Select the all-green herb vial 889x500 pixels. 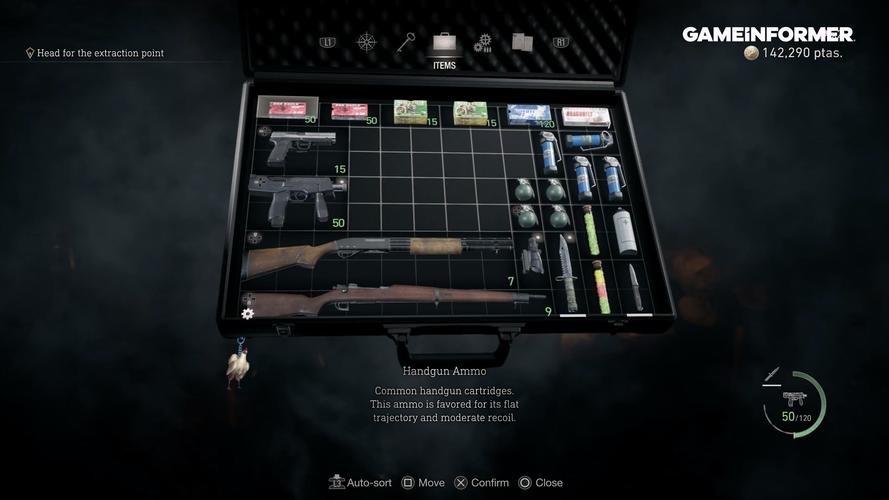coord(591,230)
